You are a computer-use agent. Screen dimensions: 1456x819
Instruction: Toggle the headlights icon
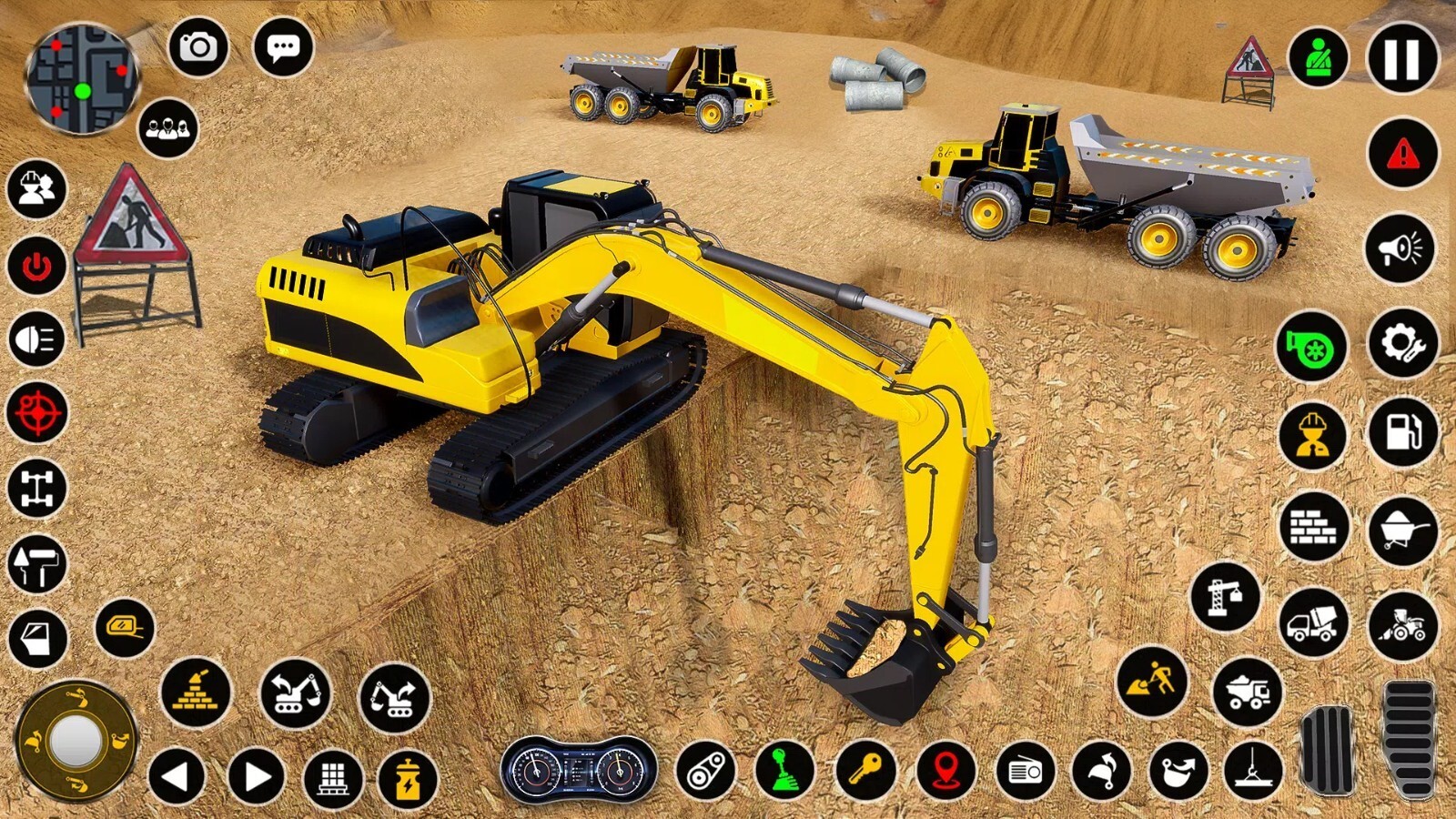36,339
